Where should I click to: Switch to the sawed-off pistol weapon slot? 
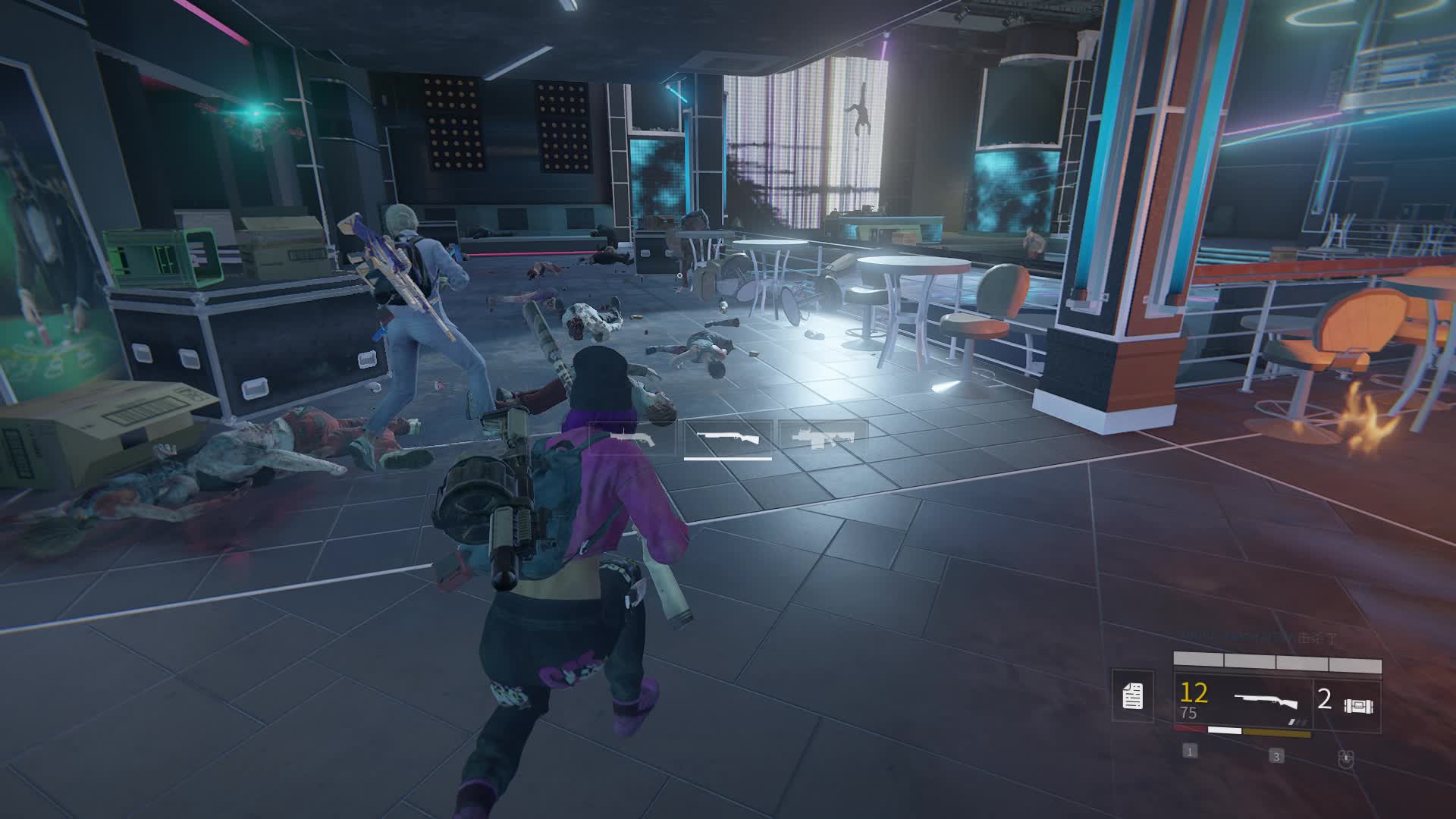click(632, 439)
